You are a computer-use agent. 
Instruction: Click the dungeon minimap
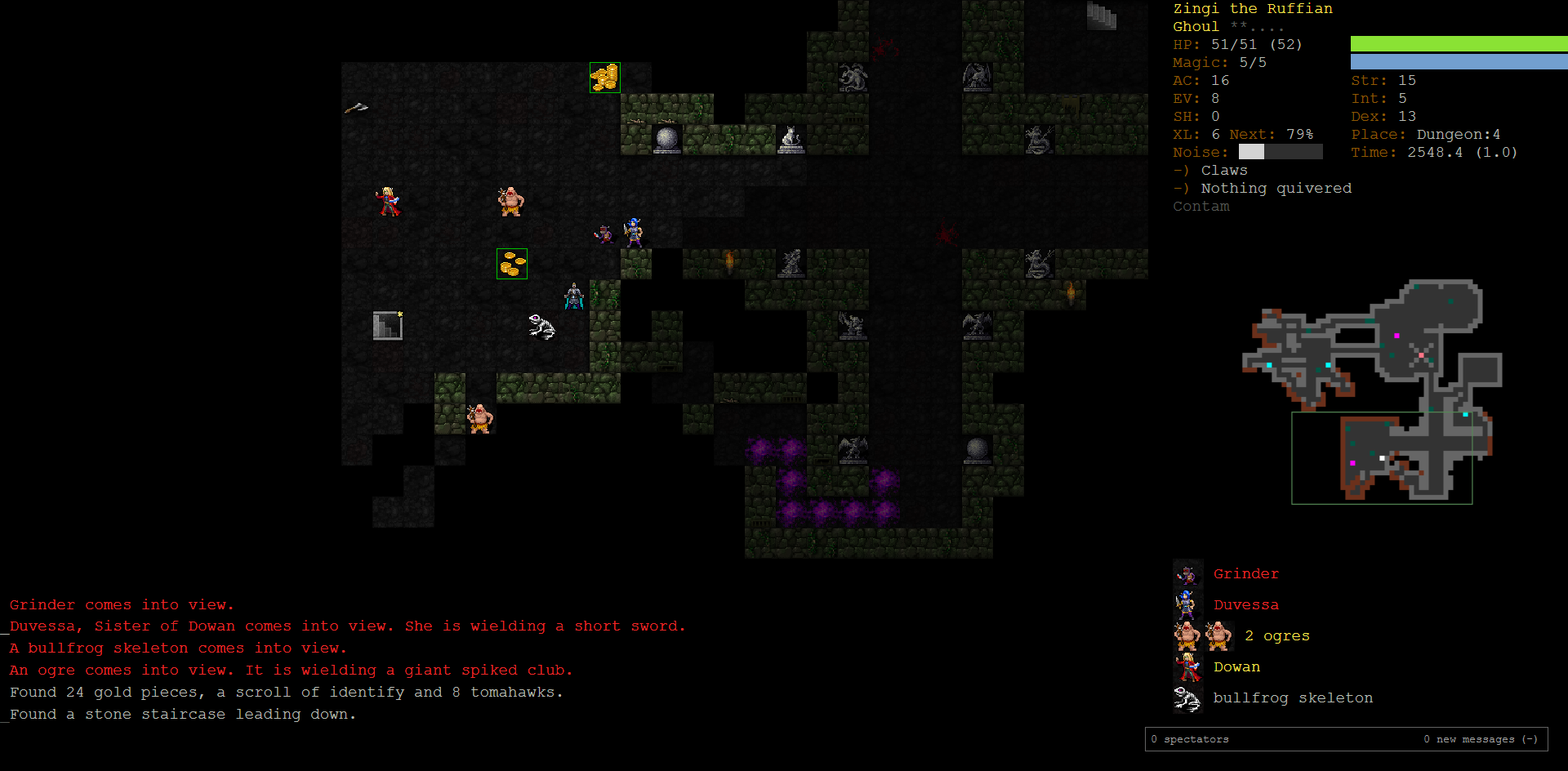pyautogui.click(x=1372, y=390)
